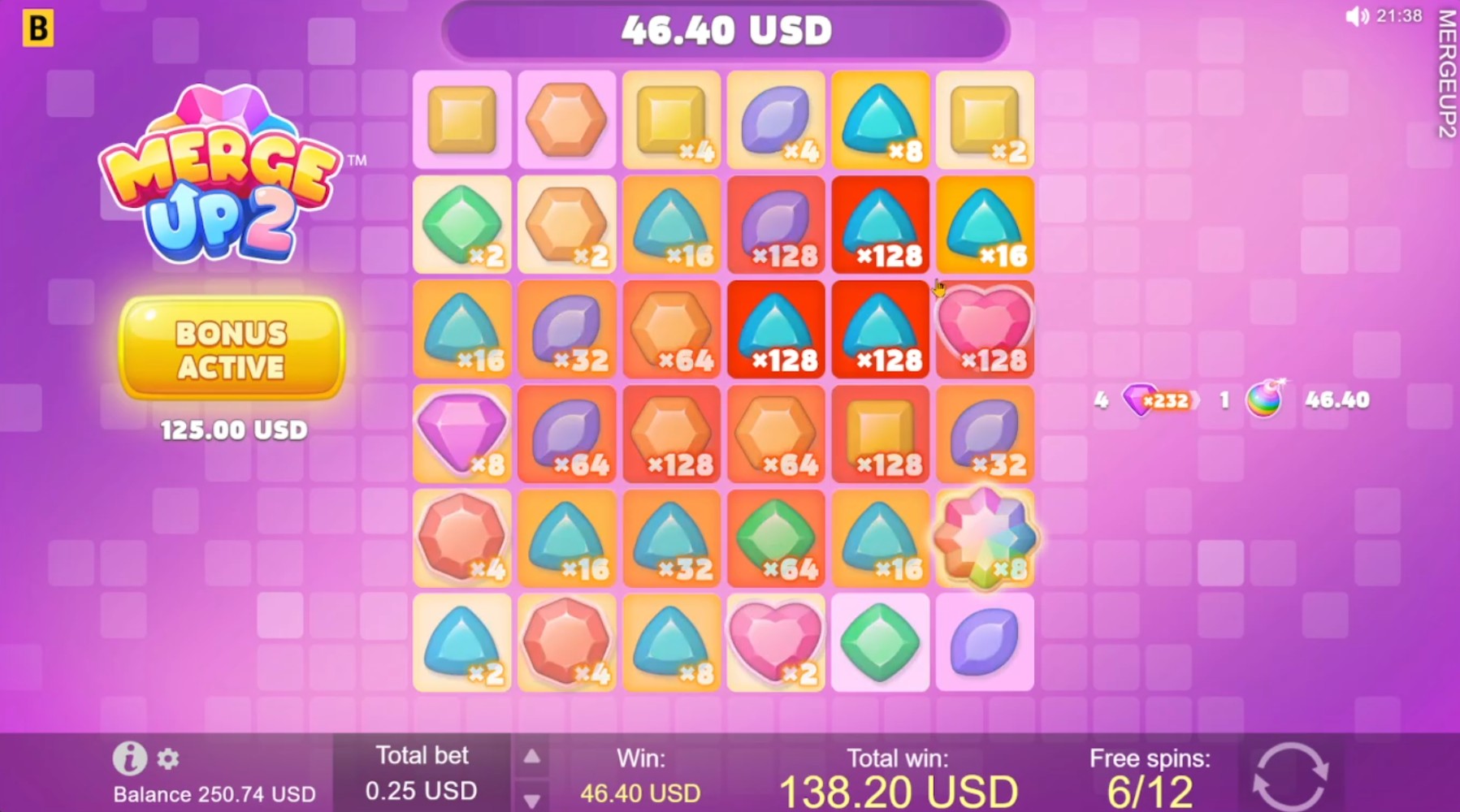This screenshot has height=812, width=1460.
Task: Click the glowing heart gem x128
Action: click(x=984, y=329)
